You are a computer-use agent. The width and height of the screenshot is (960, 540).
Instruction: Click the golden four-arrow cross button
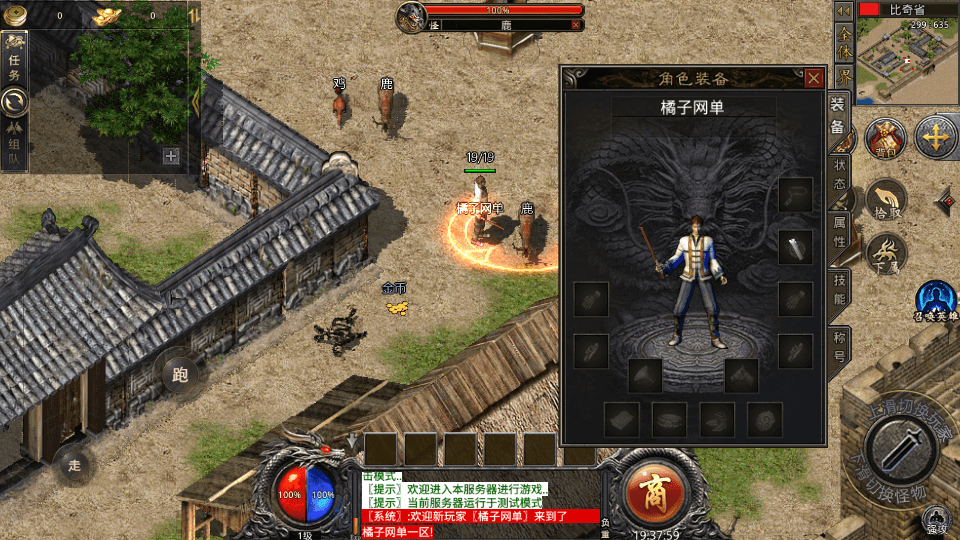(x=936, y=137)
